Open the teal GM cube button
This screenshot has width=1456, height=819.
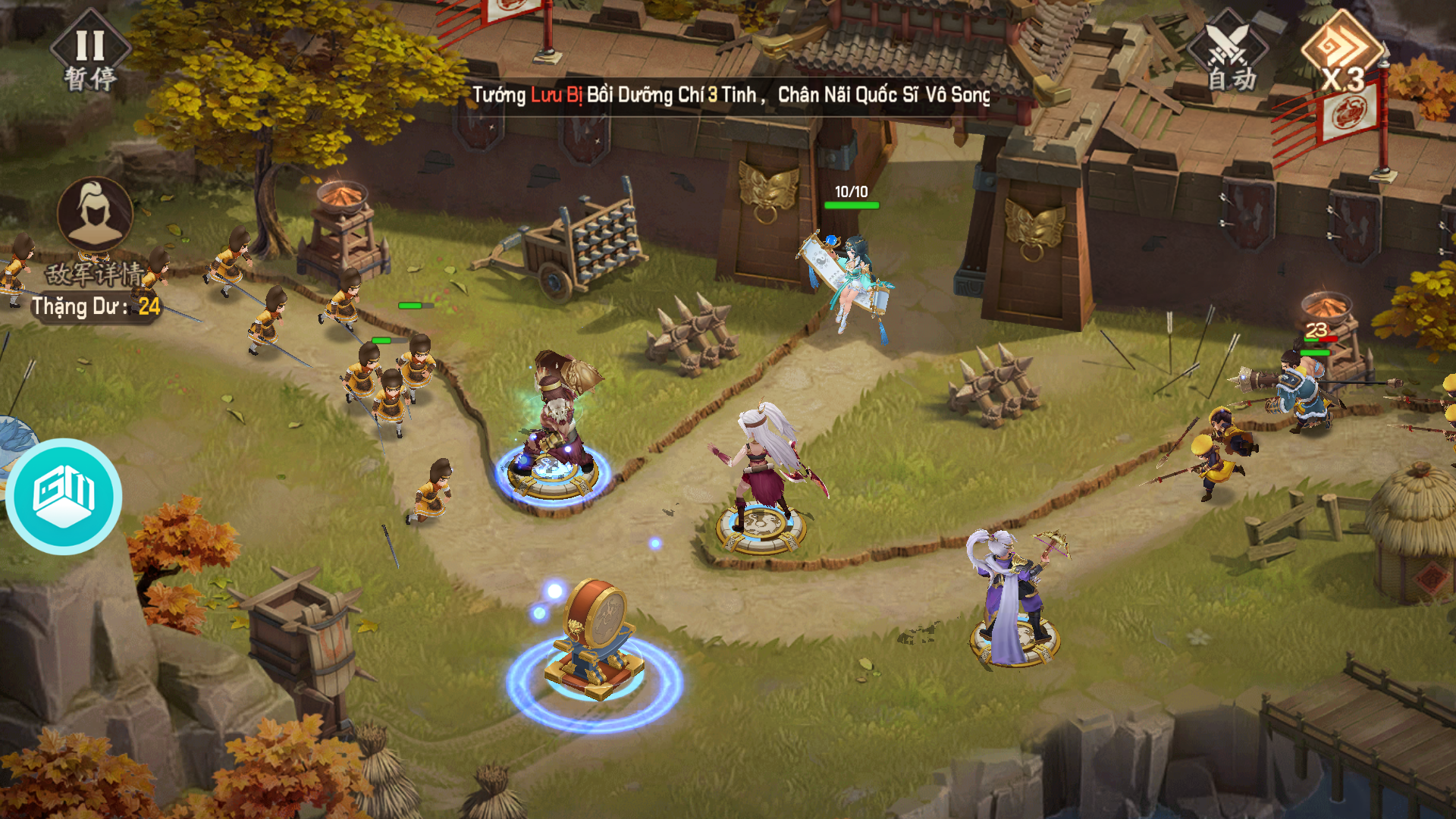coord(64,497)
